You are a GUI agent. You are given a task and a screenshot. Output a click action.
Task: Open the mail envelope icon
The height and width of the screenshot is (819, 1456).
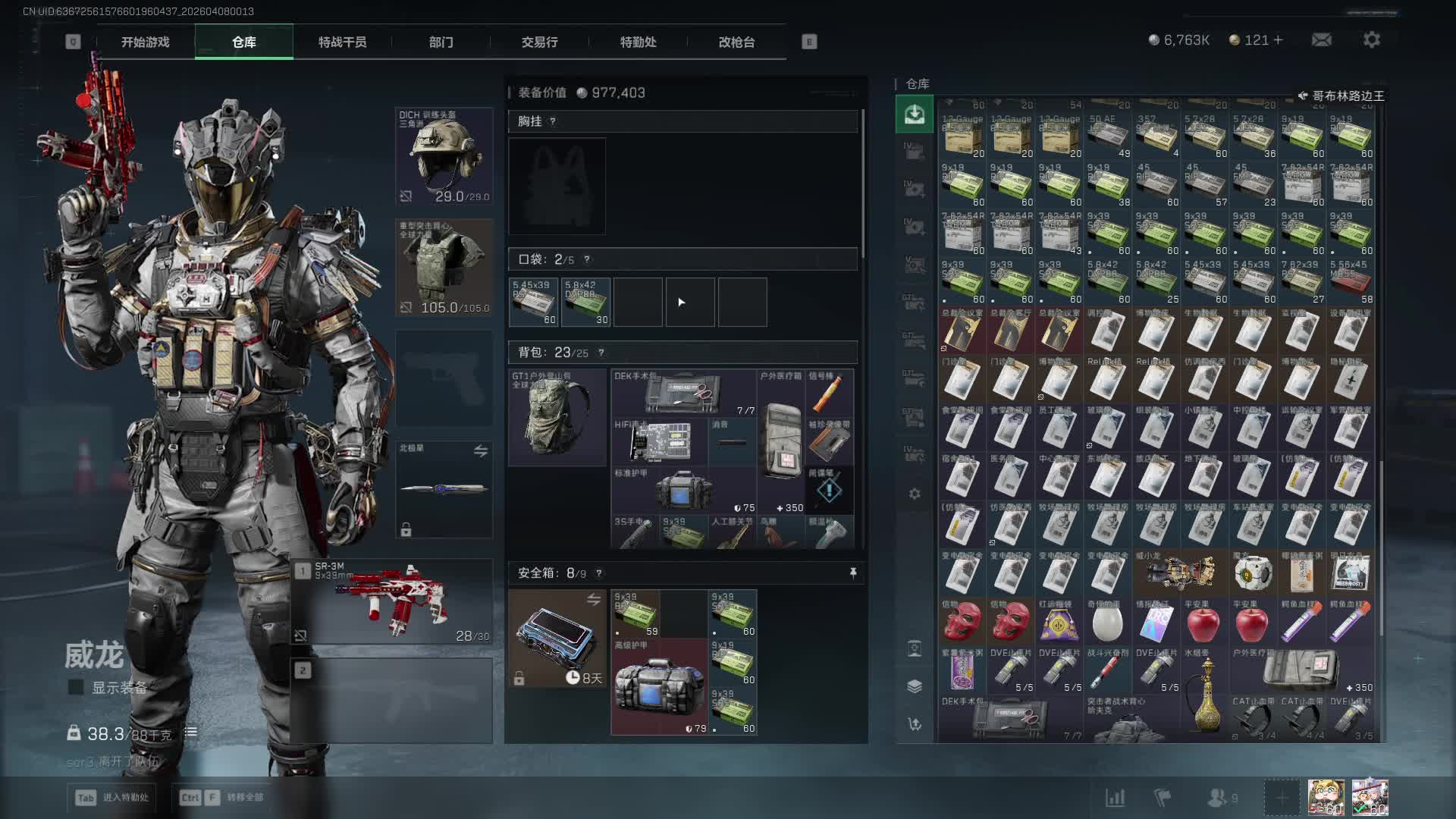(x=1321, y=39)
